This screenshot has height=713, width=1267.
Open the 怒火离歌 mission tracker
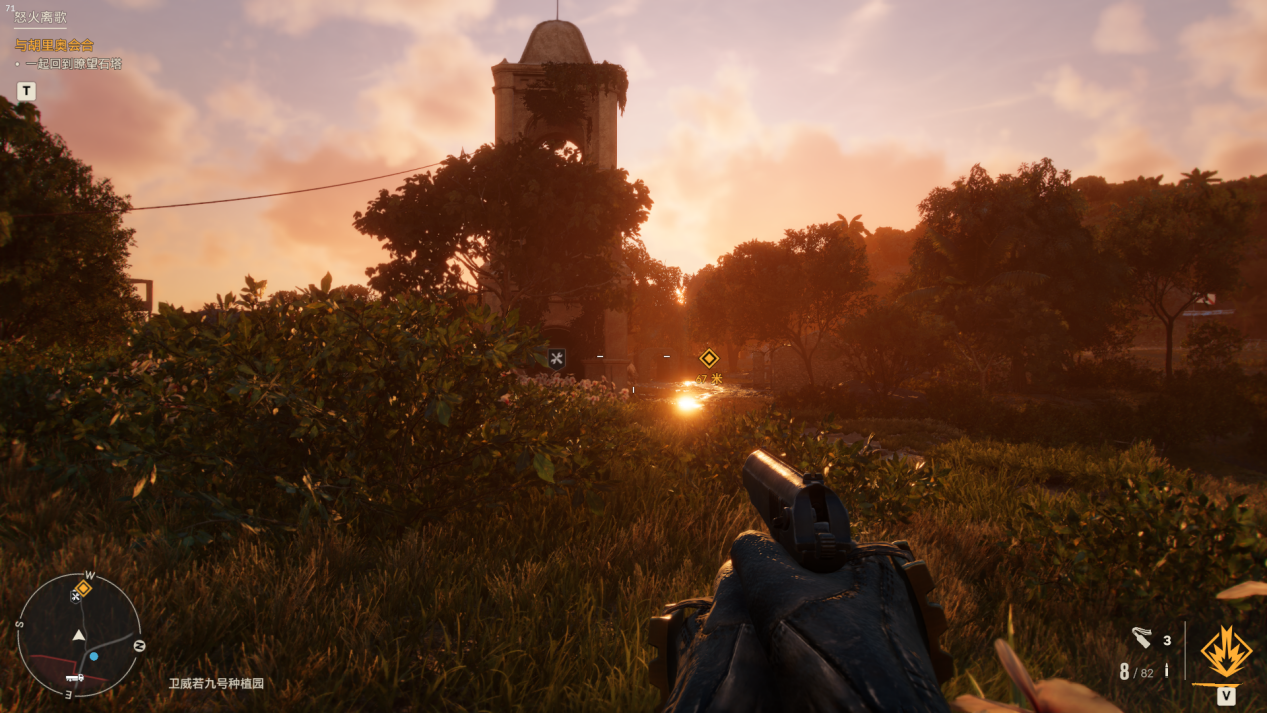tap(41, 17)
